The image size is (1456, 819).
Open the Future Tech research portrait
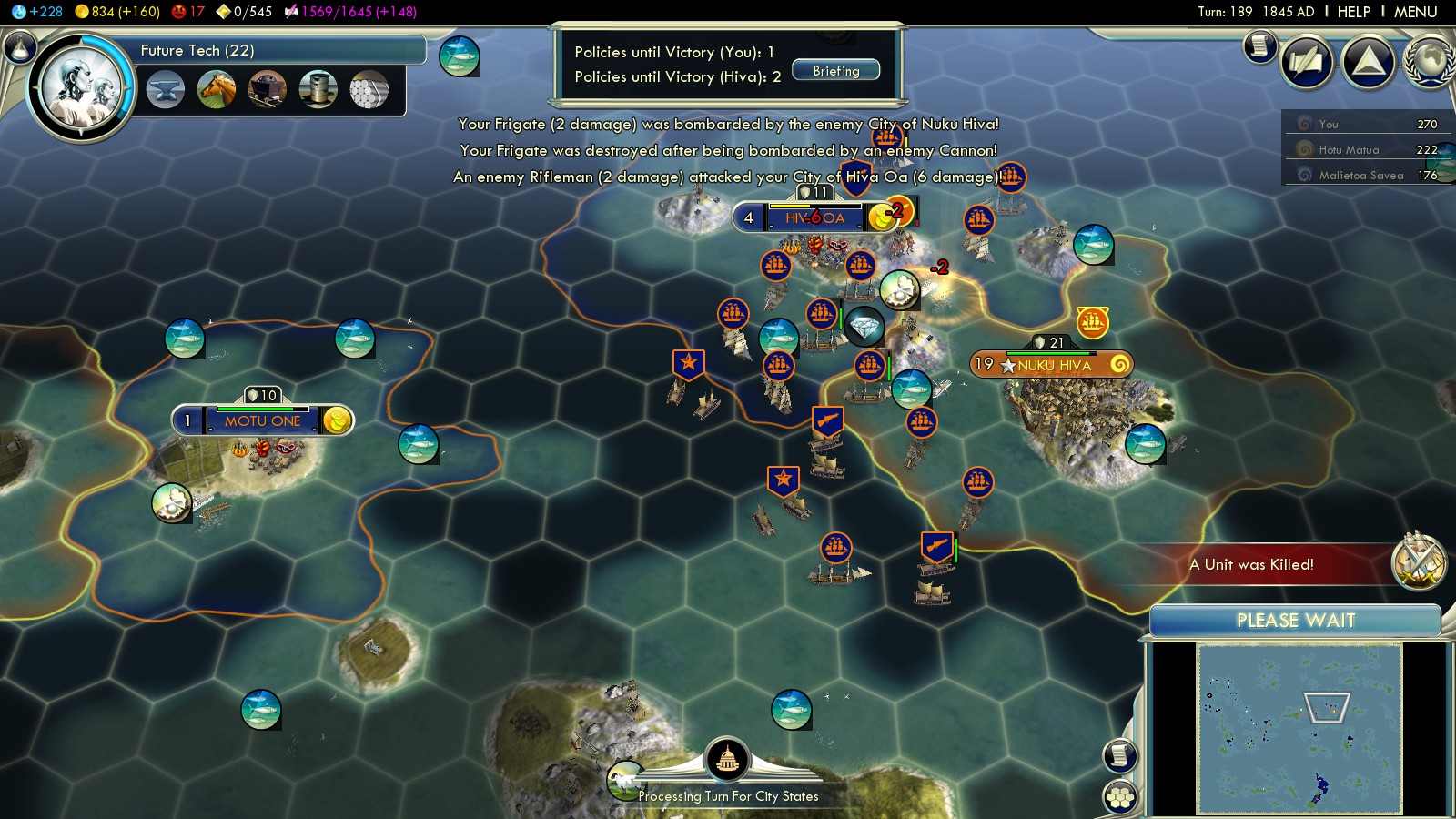point(82,88)
